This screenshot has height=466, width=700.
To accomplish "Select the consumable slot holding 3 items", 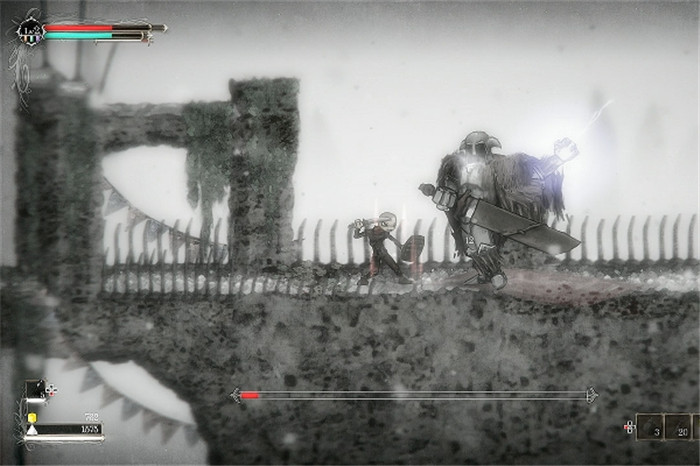I will [x=649, y=427].
